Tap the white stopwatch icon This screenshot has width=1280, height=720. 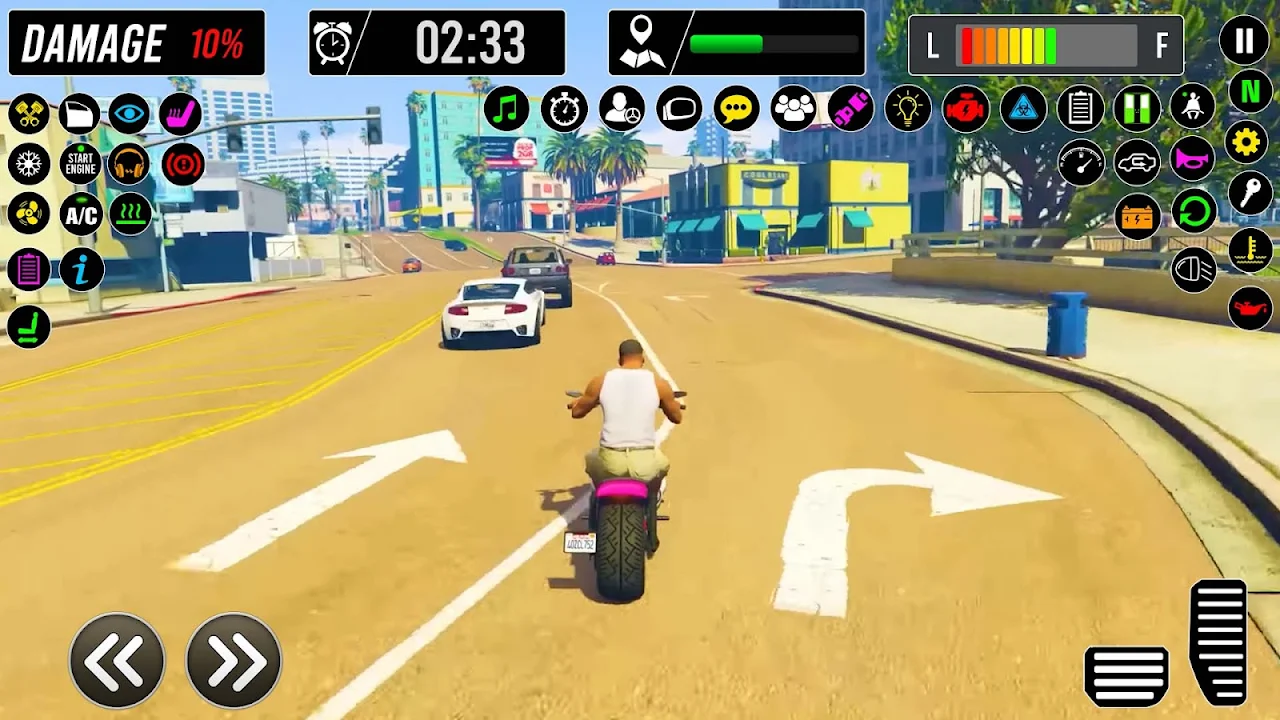564,109
